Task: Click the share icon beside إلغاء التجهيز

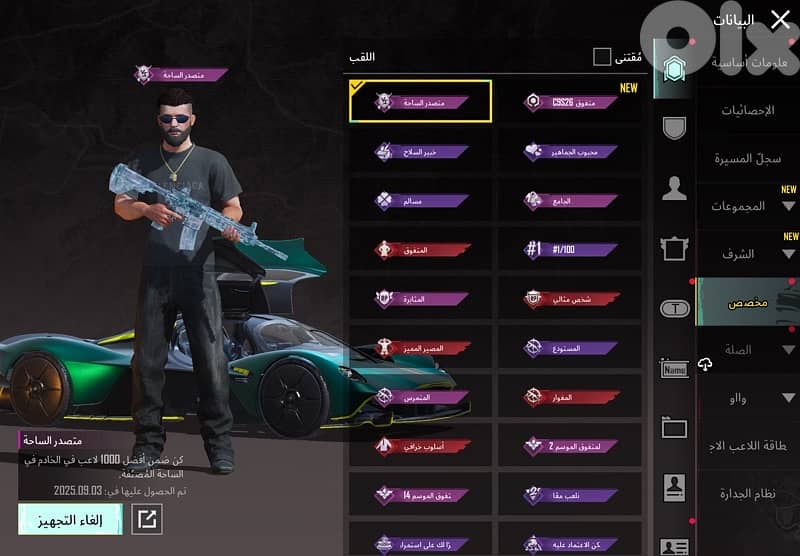Action: tap(147, 519)
